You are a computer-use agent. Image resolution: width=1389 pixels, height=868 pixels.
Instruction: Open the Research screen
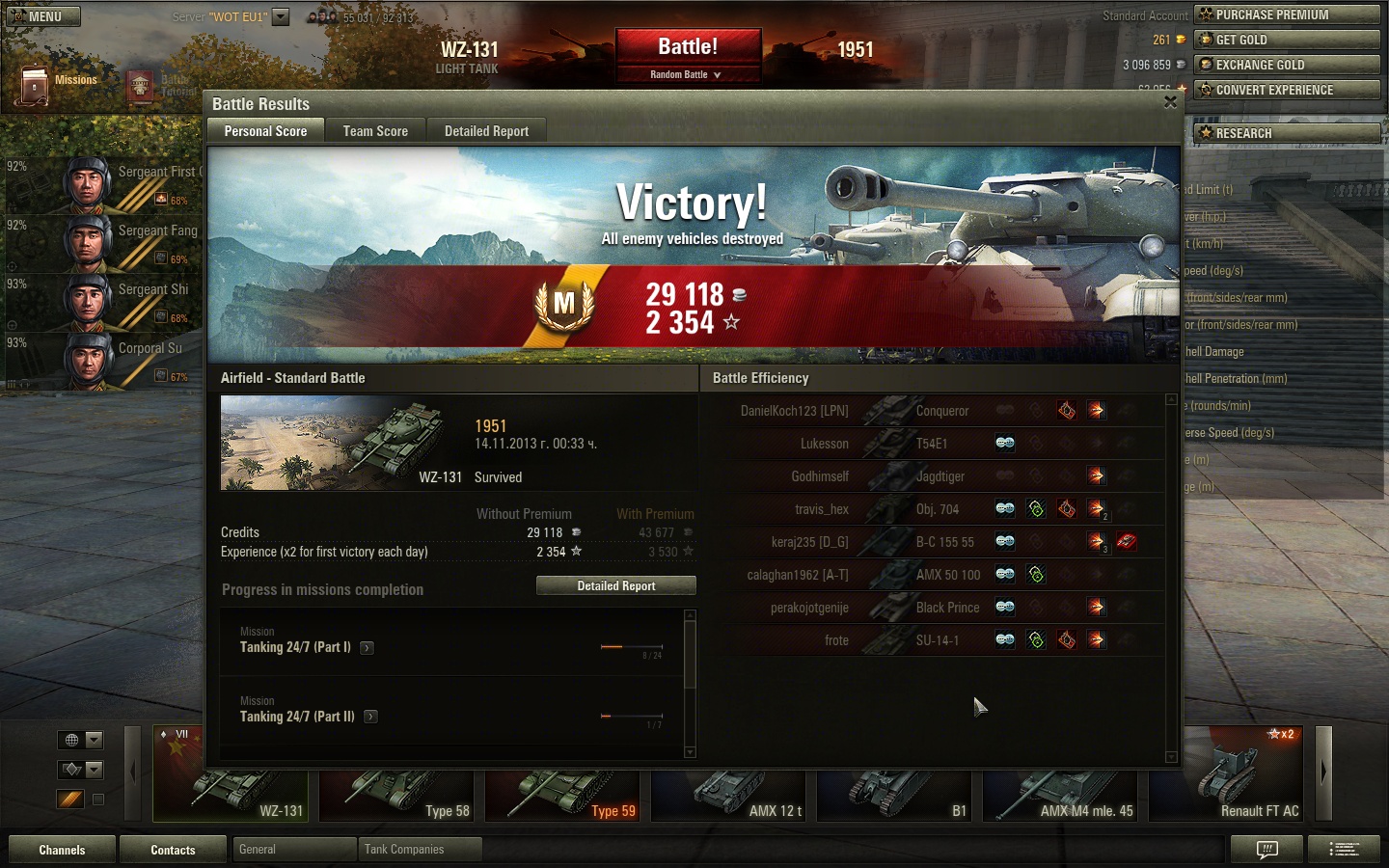coord(1287,133)
